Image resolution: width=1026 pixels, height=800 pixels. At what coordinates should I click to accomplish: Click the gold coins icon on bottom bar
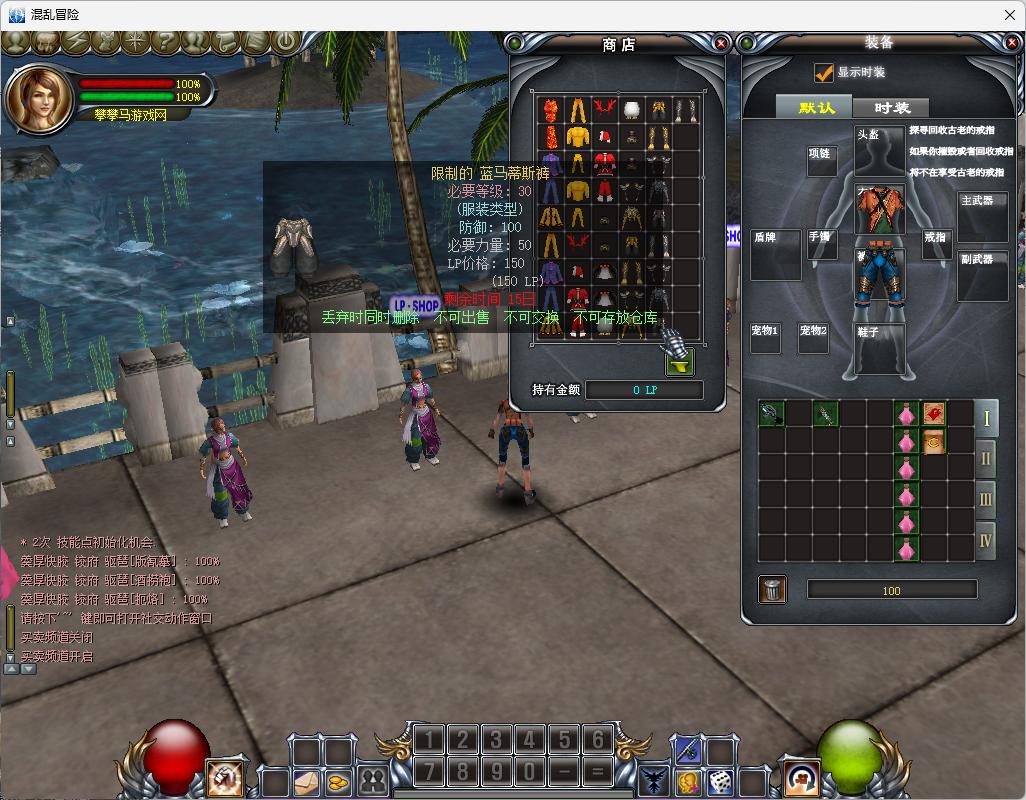(338, 781)
